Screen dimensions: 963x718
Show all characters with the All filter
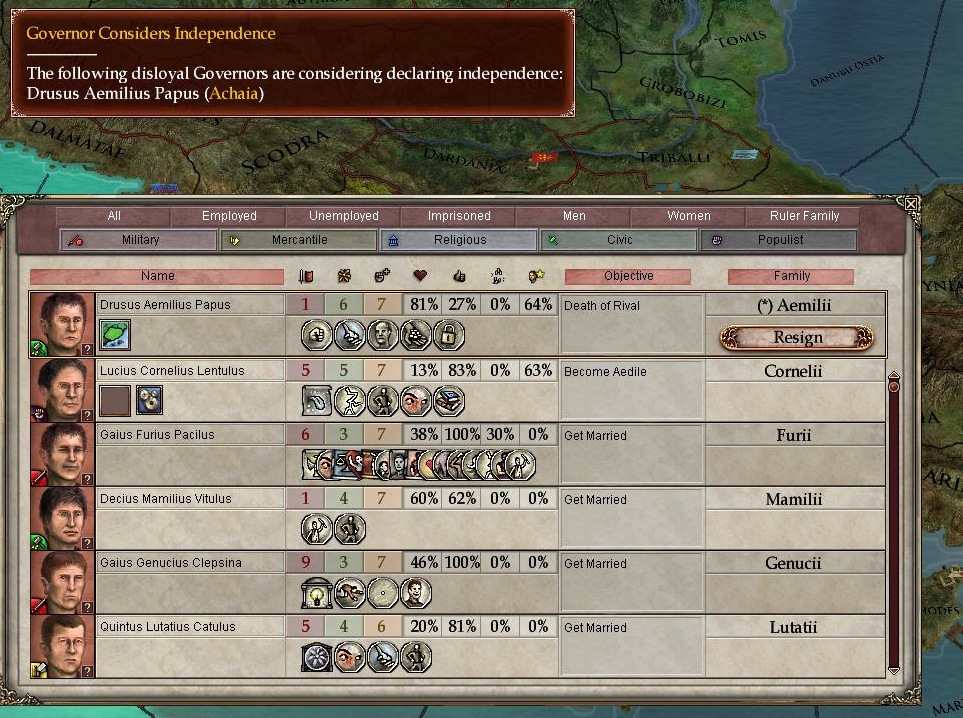[x=113, y=216]
